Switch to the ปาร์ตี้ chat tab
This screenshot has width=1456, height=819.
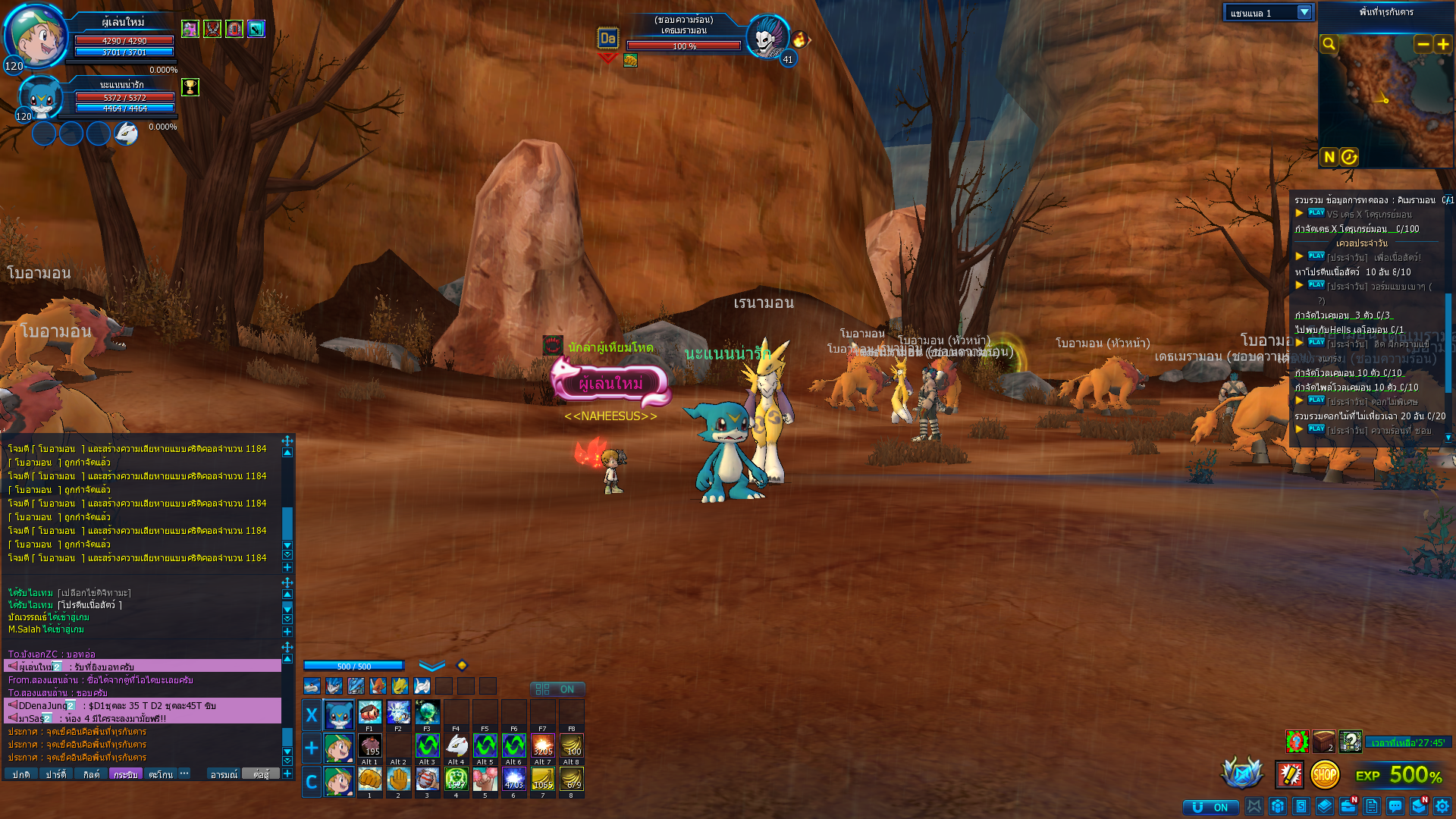[x=56, y=774]
